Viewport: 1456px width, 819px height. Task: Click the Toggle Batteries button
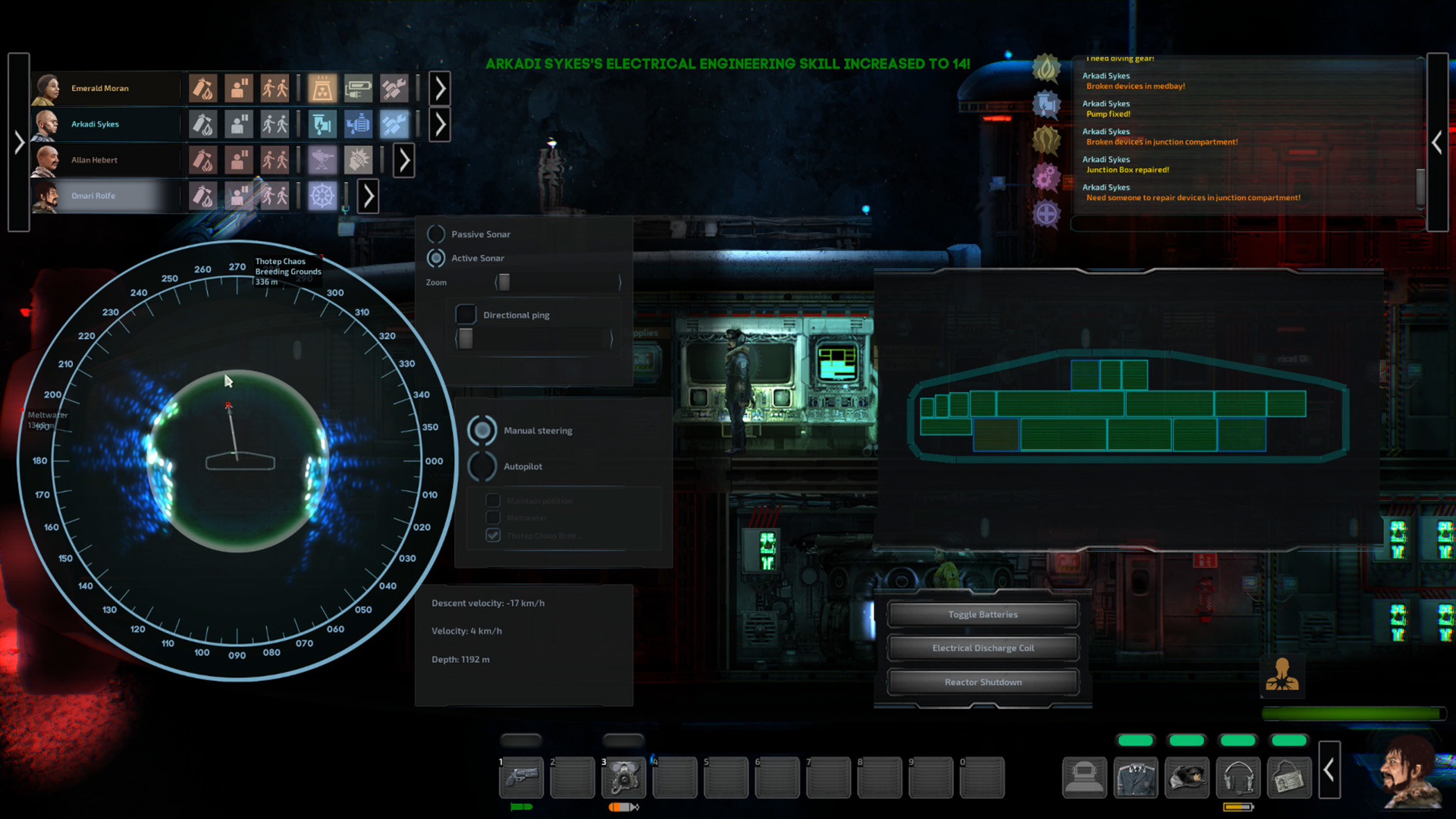coord(983,614)
